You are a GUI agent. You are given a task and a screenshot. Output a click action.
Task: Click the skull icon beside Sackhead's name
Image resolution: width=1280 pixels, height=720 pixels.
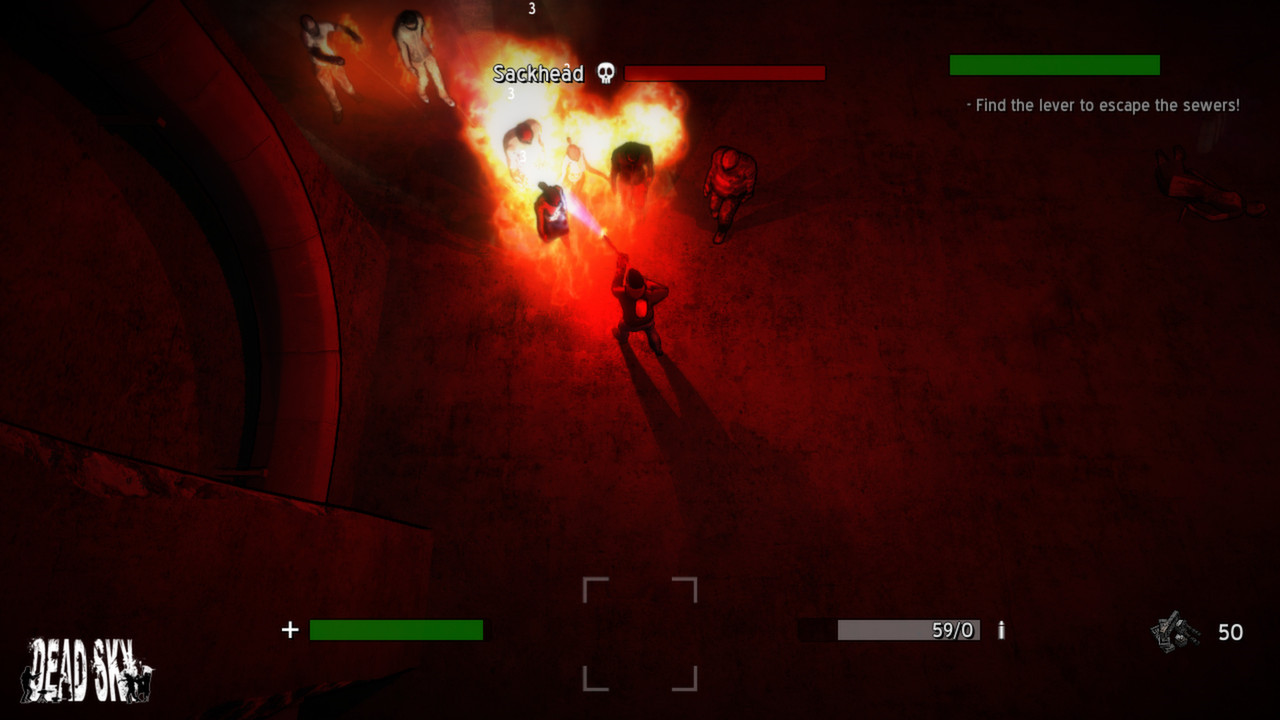[x=607, y=73]
